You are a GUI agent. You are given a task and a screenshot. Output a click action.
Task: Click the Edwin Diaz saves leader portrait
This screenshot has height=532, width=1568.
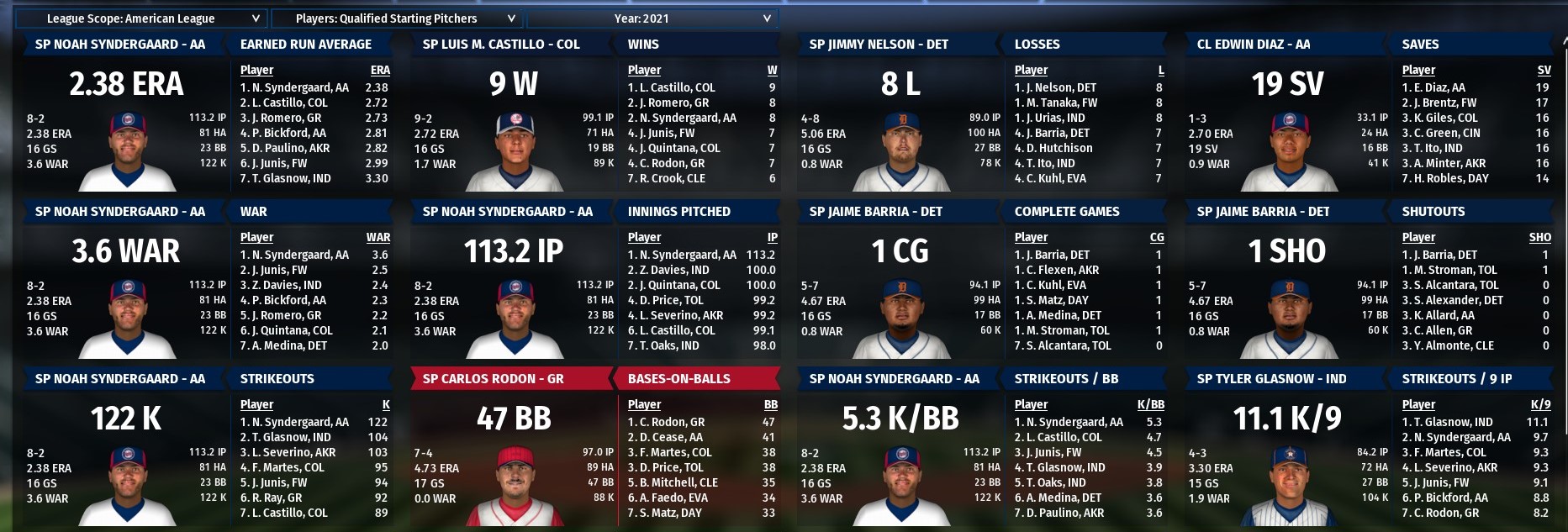coord(1288,151)
